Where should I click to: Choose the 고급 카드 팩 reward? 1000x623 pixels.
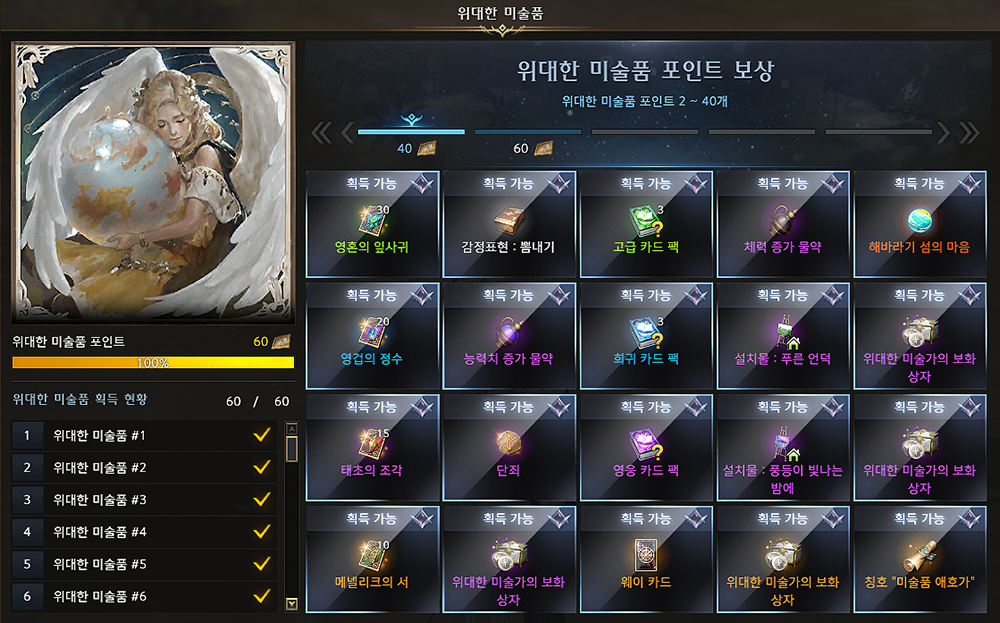[645, 224]
